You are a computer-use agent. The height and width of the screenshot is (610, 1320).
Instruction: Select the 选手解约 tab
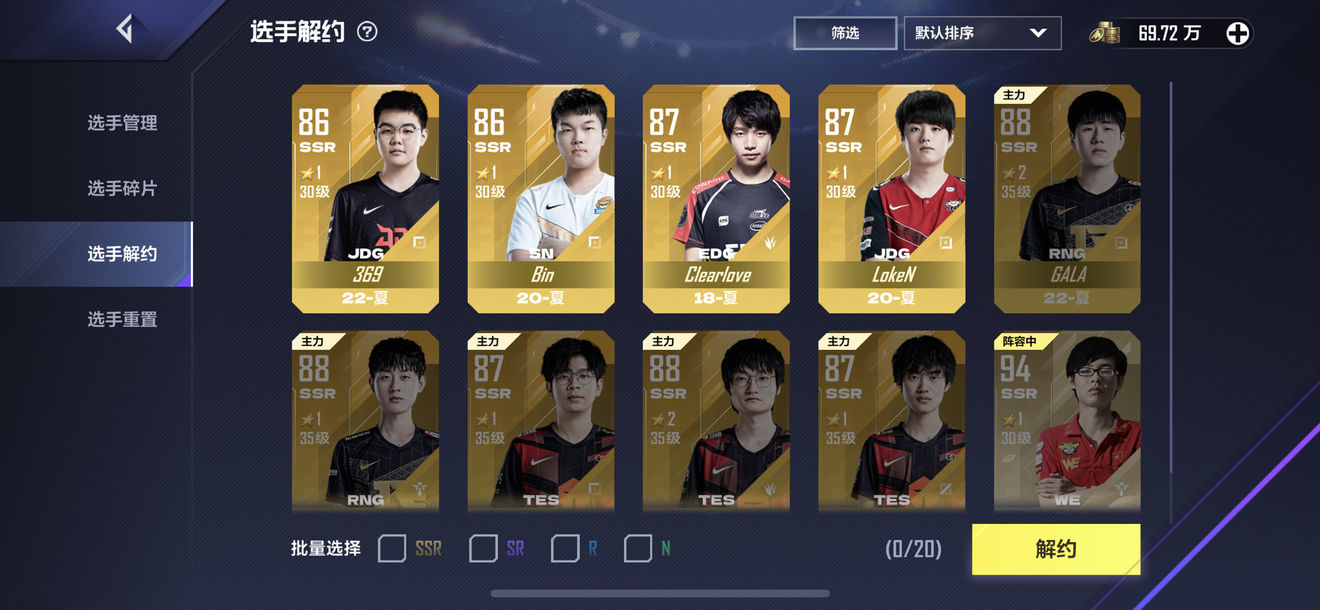coord(122,254)
